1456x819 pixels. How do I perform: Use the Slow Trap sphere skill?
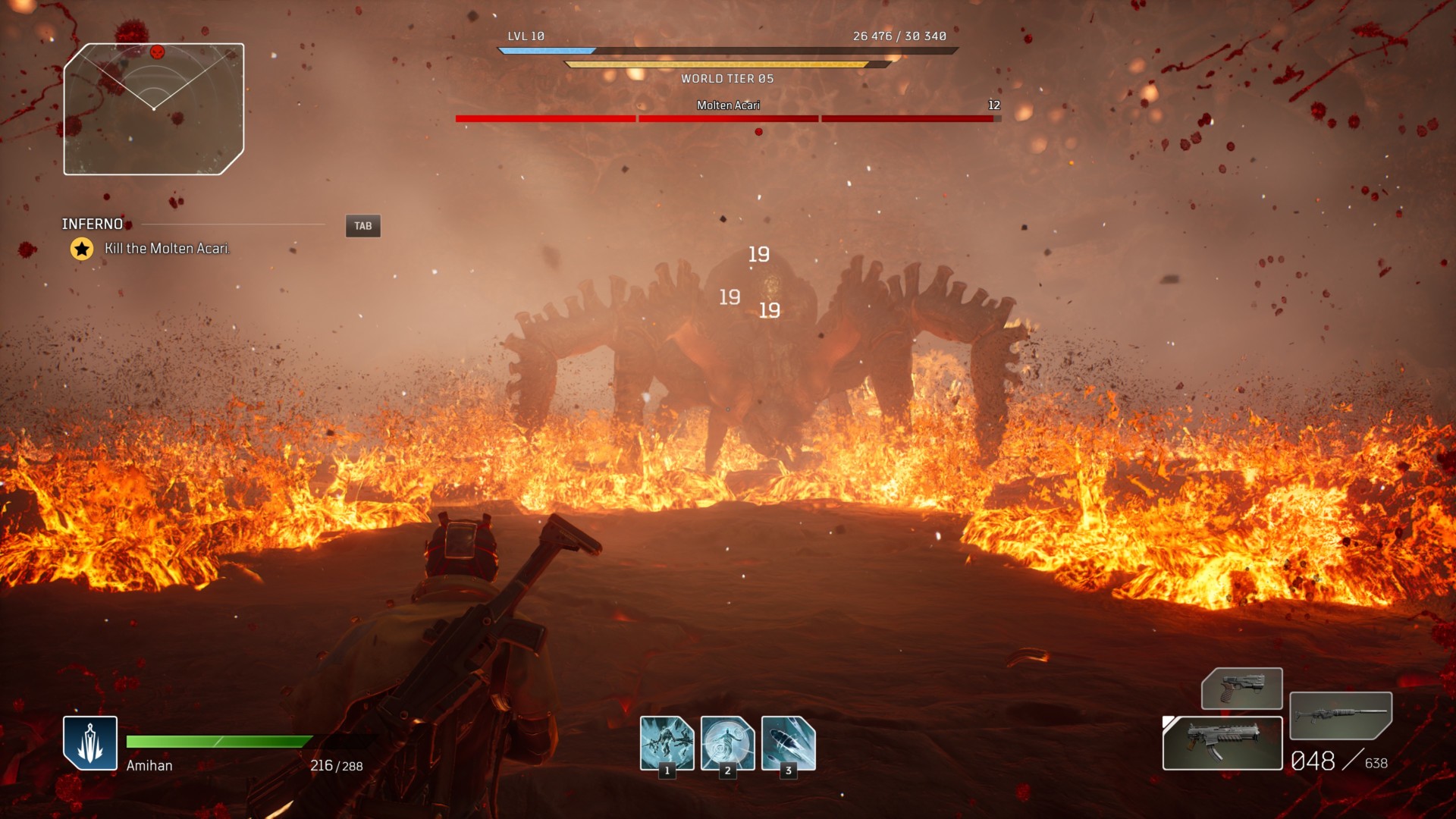(727, 743)
